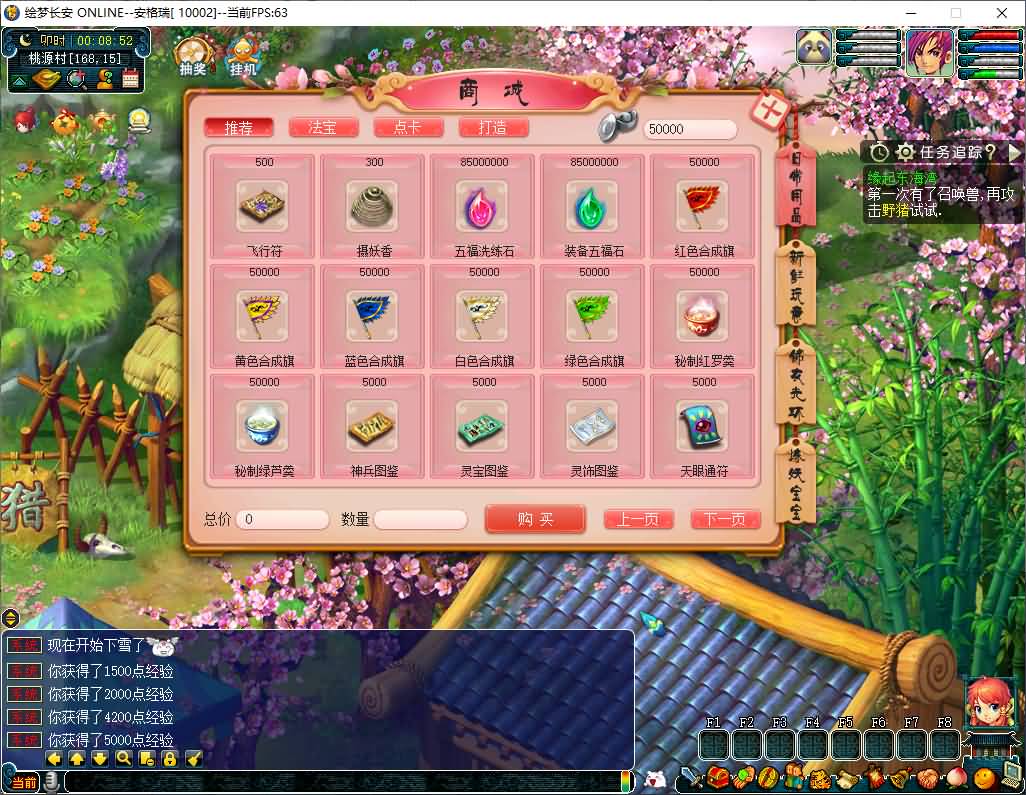
Task: Open the 抽奖 lottery icon
Action: tap(193, 56)
